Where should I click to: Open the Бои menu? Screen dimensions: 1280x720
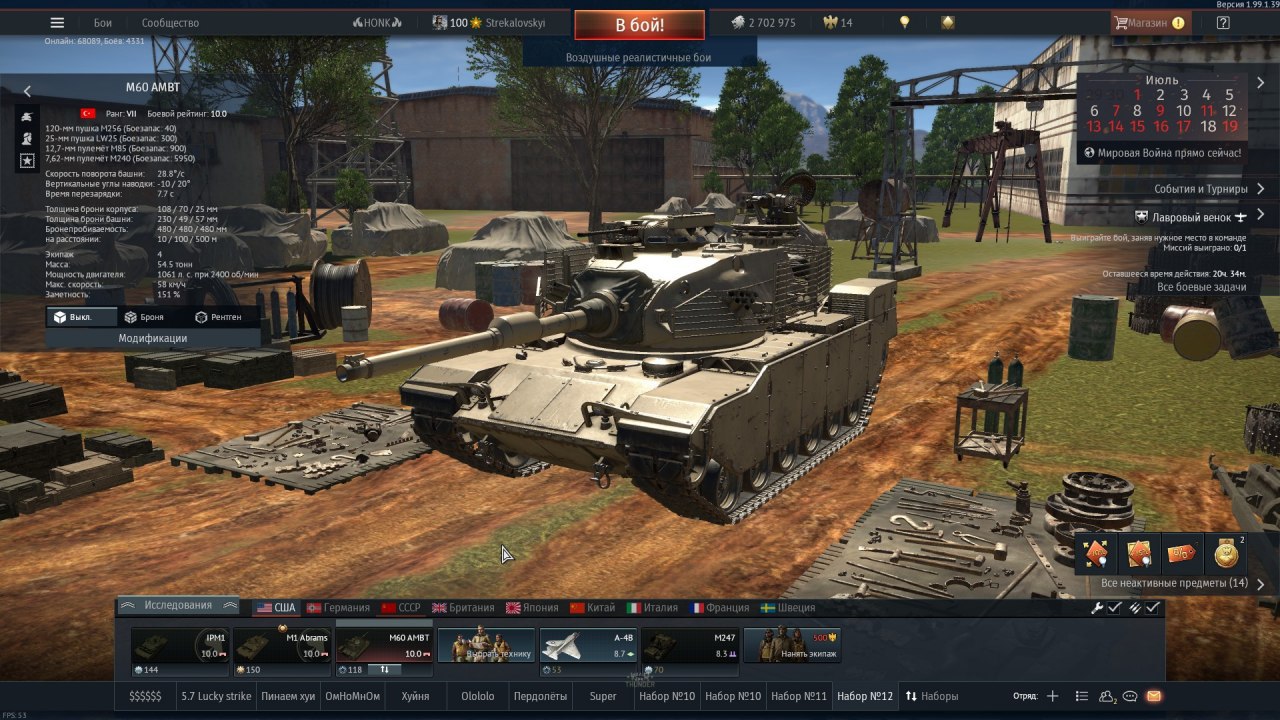coord(103,23)
